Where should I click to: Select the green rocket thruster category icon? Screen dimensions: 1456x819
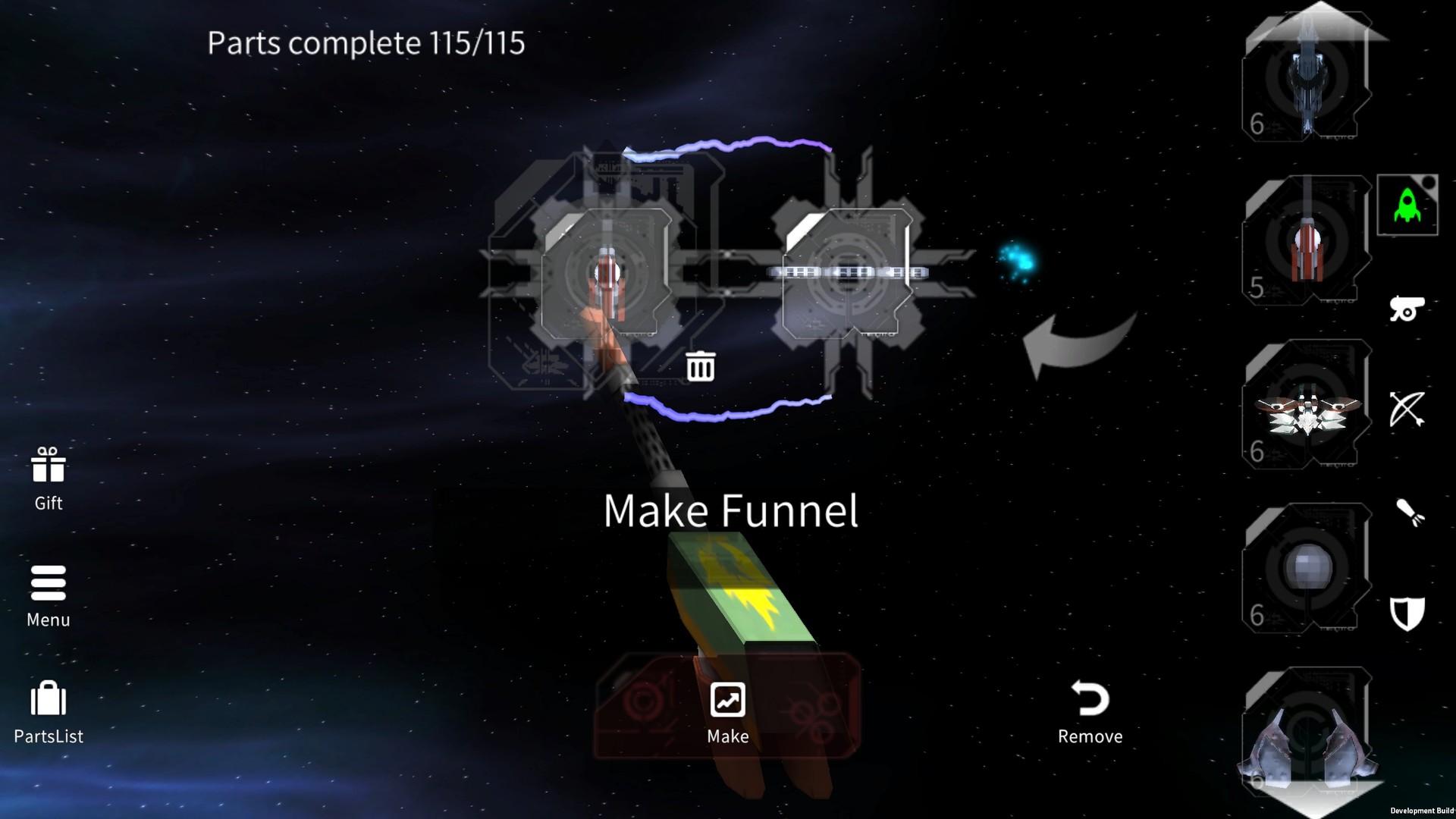(x=1407, y=206)
